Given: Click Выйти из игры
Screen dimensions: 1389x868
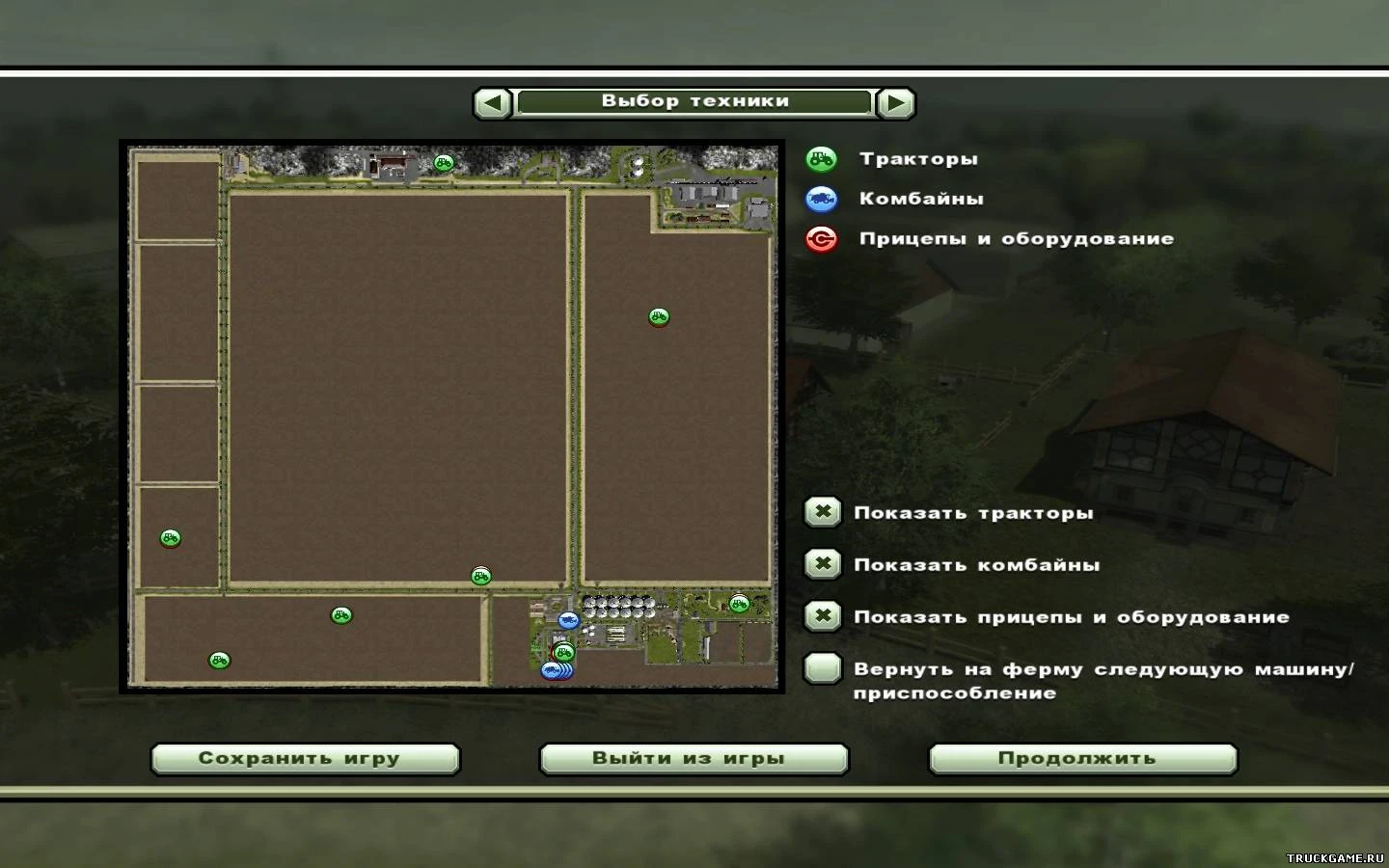Looking at the screenshot, I should click(x=694, y=758).
